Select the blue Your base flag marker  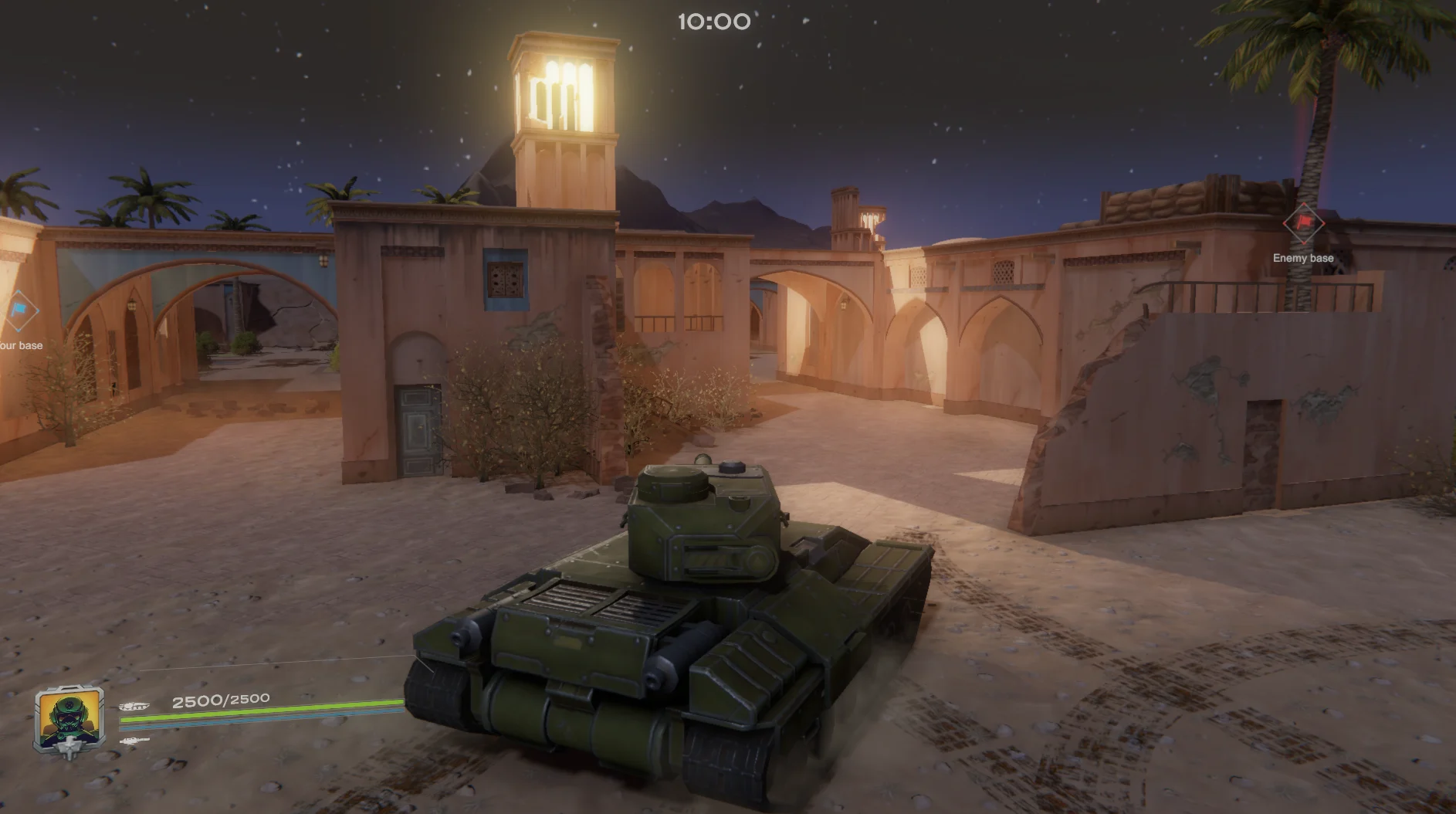point(19,311)
